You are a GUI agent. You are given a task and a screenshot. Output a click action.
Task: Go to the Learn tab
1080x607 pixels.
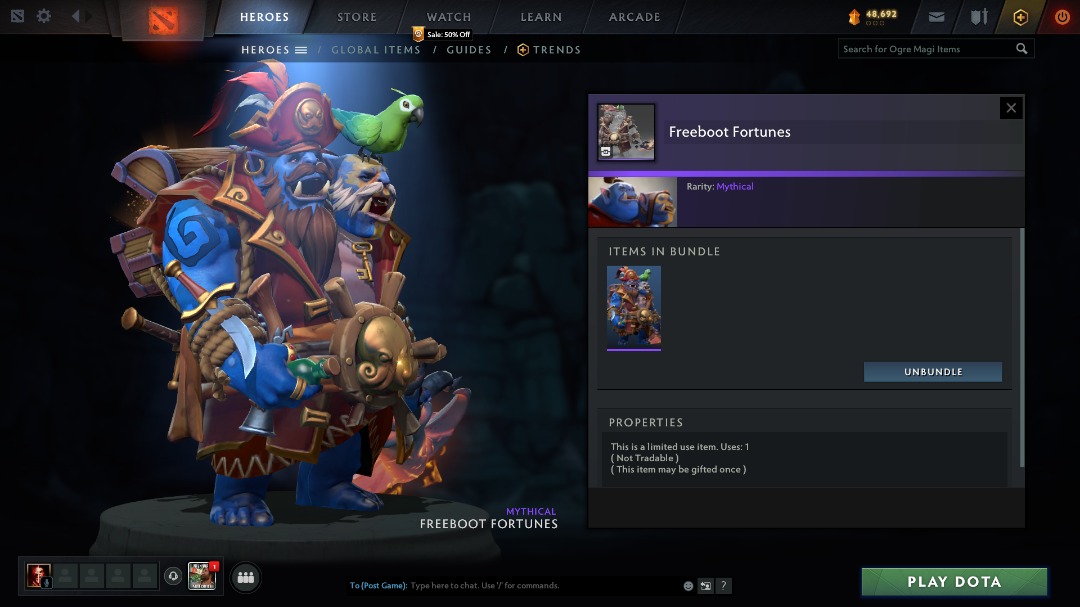pos(542,17)
